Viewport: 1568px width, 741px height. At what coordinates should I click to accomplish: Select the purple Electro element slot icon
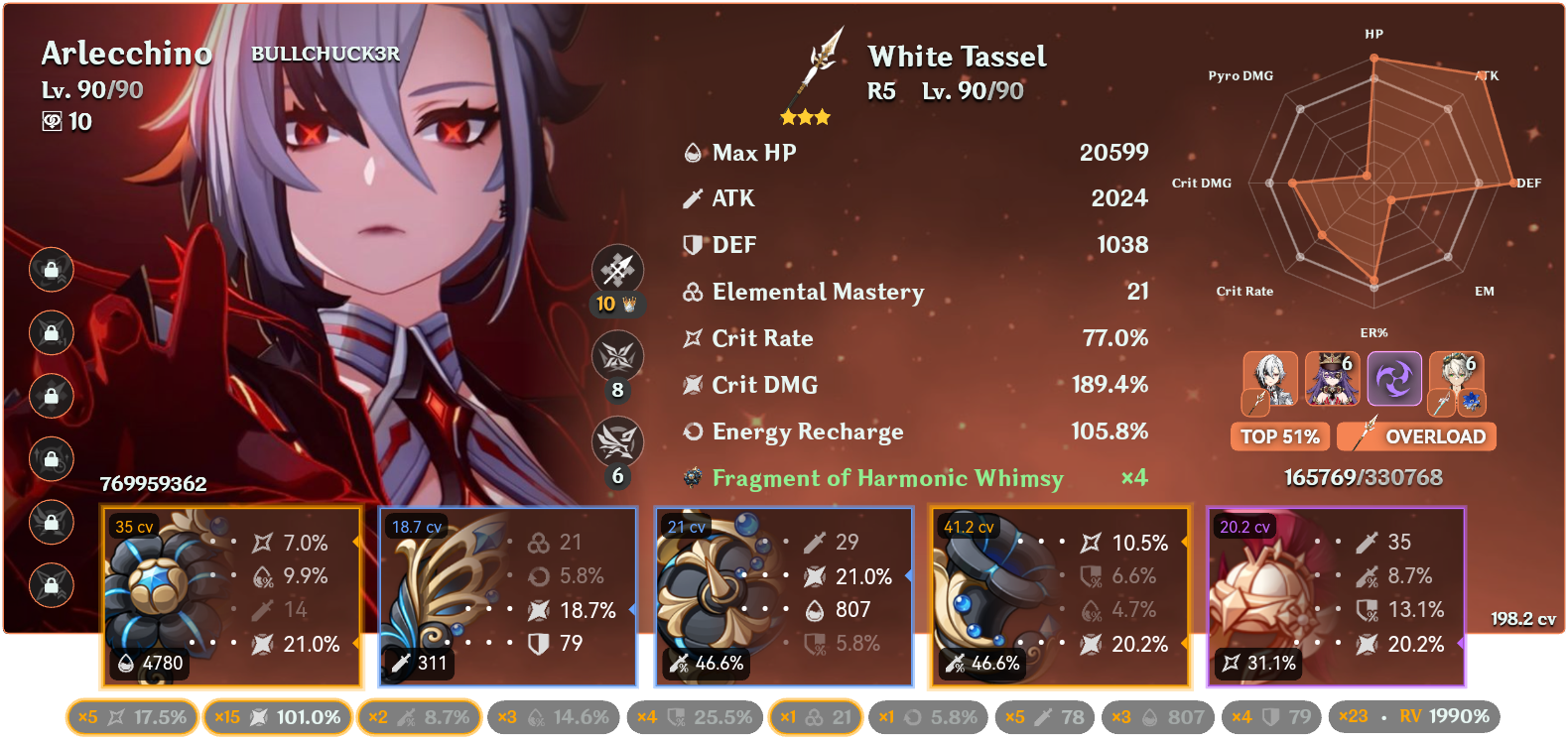[1395, 379]
